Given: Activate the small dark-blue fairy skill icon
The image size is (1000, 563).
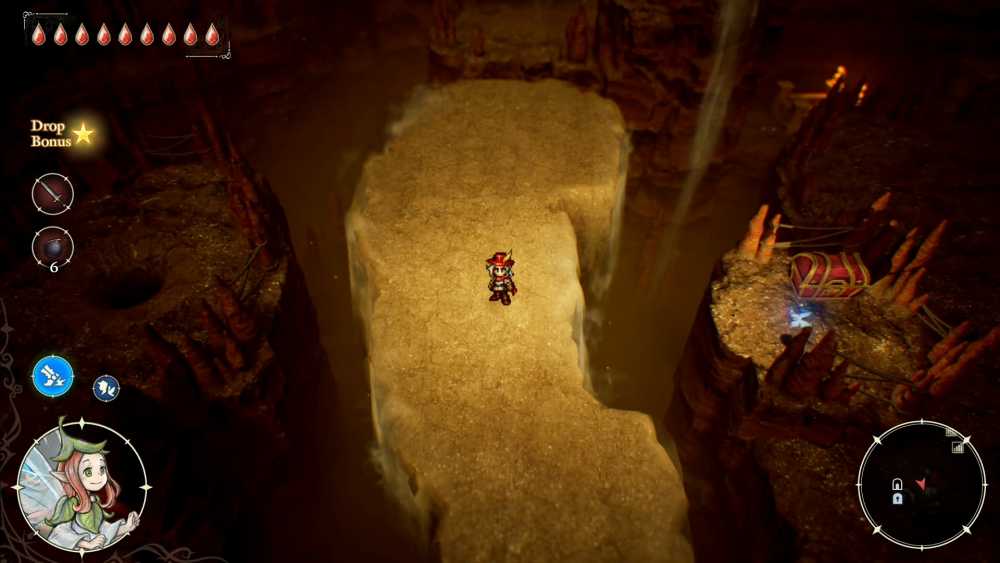Looking at the screenshot, I should coord(106,388).
